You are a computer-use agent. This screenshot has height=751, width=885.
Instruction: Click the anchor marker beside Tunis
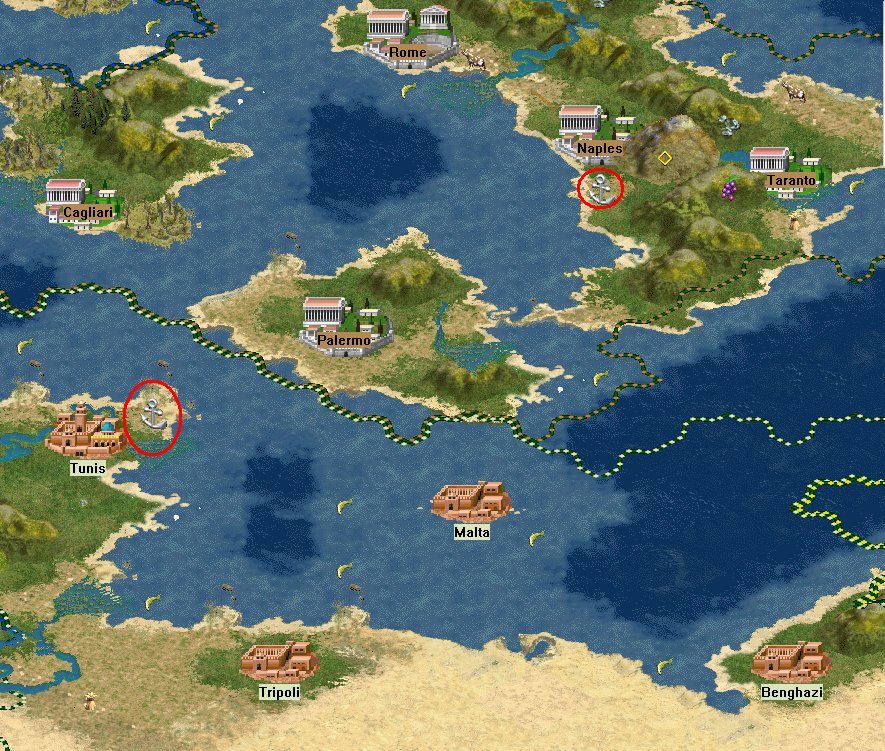click(152, 415)
